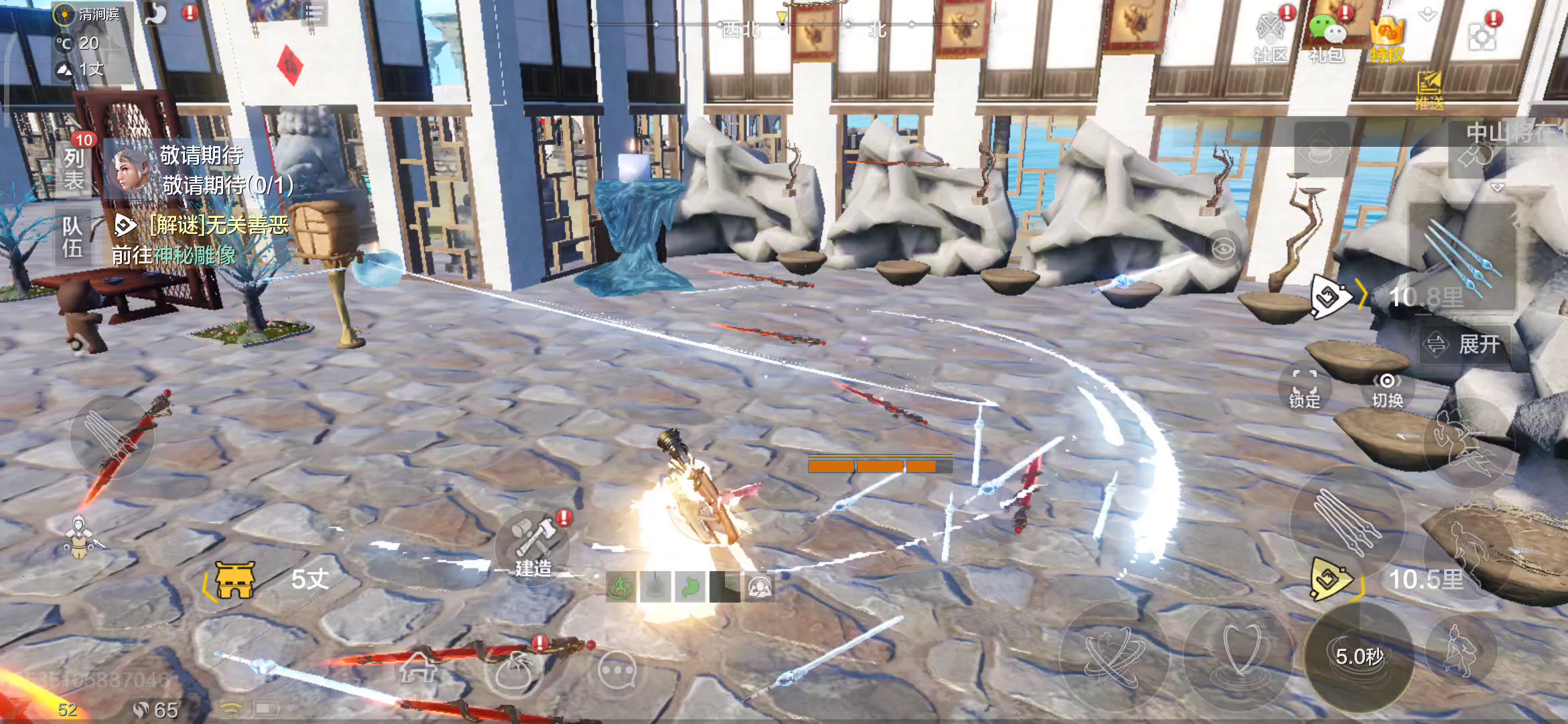Open the bag pouch icon
Screen dimensions: 1568x724
pos(513,672)
